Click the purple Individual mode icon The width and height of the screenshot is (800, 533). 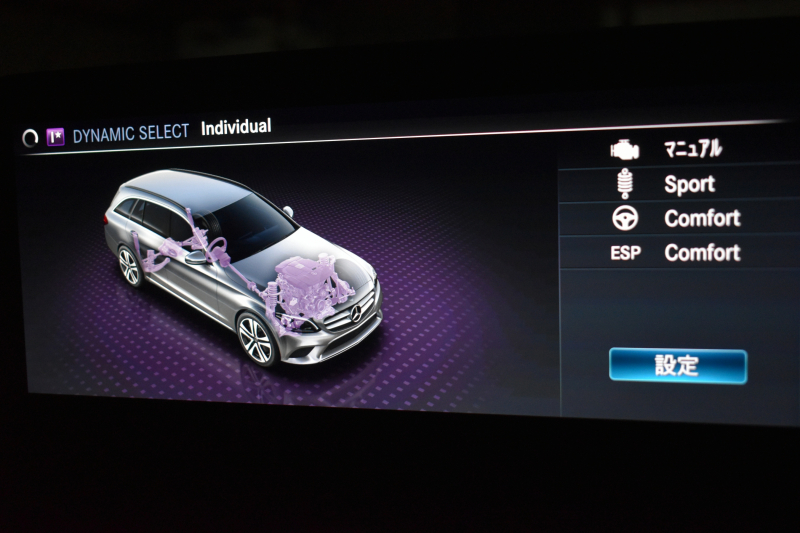click(x=56, y=136)
